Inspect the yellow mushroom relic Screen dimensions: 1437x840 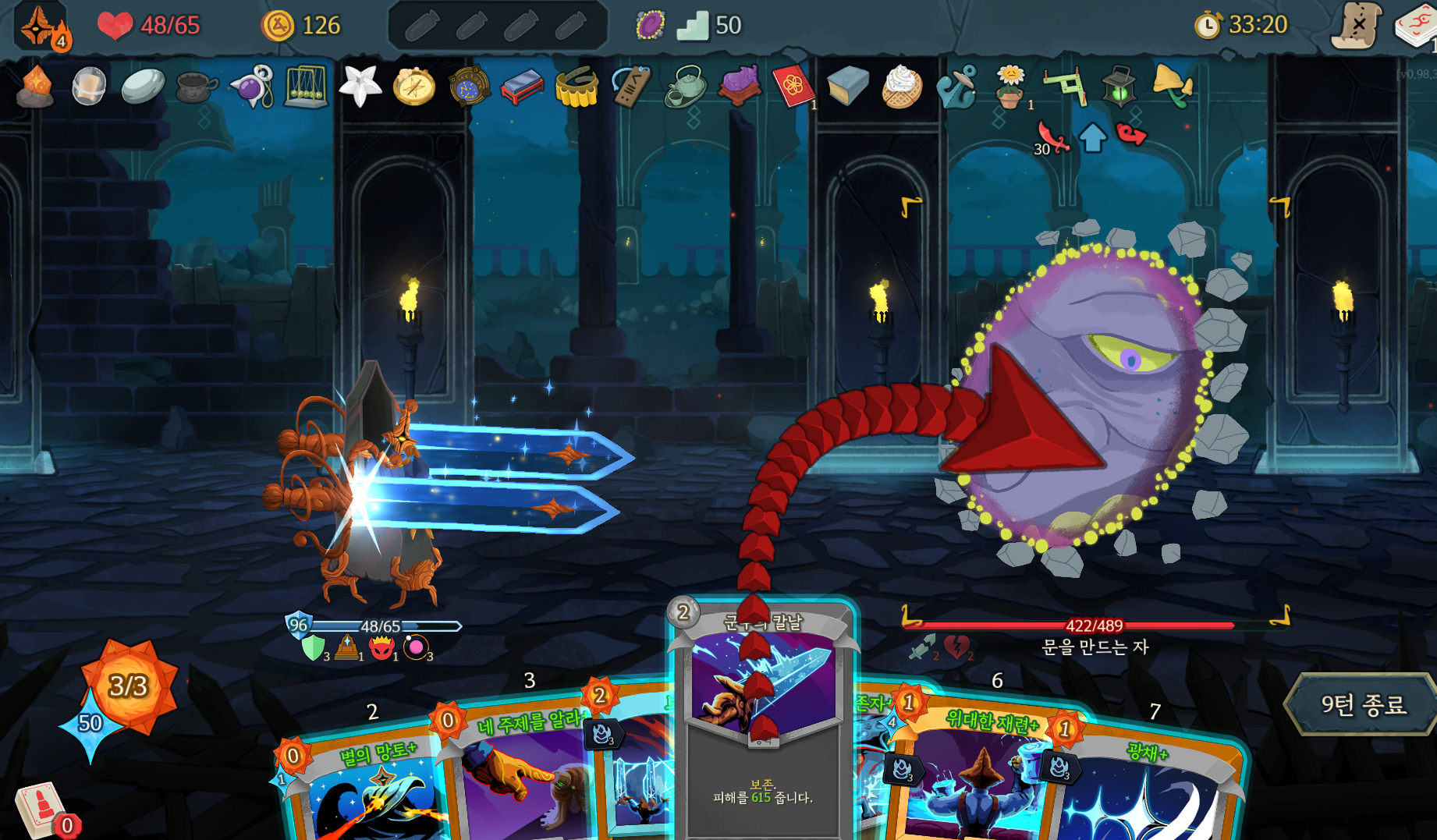click(x=1173, y=86)
